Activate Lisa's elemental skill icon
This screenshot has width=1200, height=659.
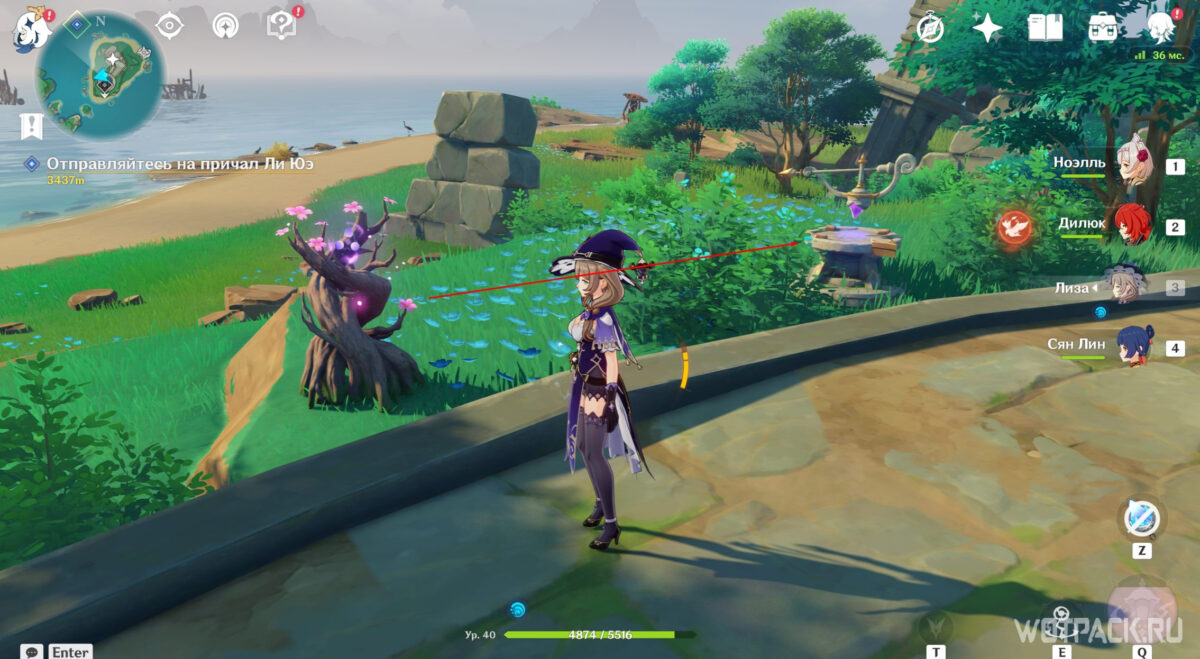[1062, 622]
